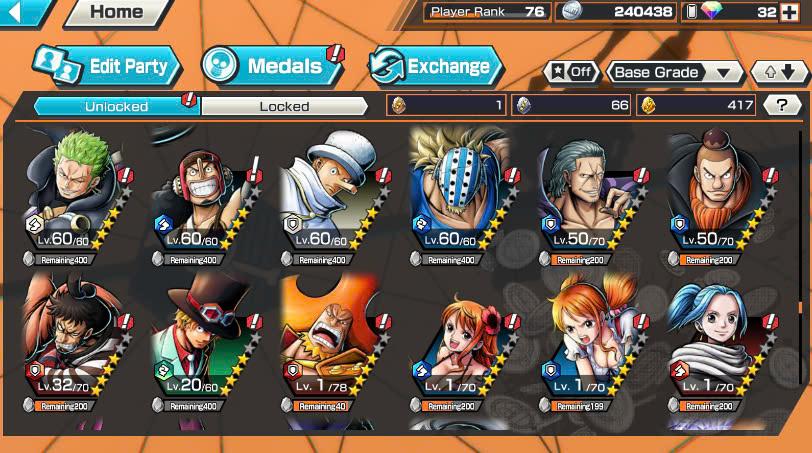
Task: Show the Unlocked characters tab
Action: click(x=116, y=106)
